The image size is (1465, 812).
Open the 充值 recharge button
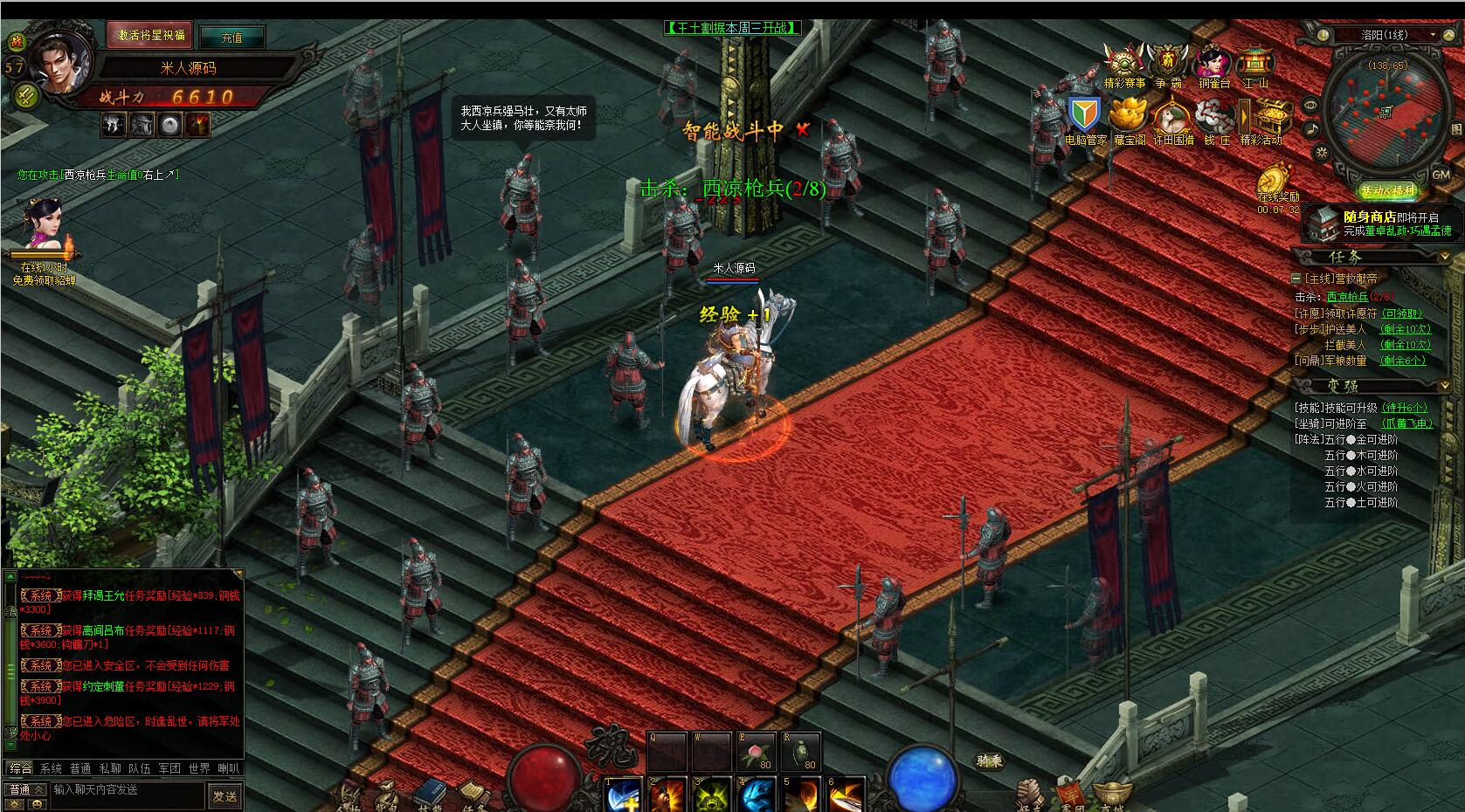tap(231, 38)
